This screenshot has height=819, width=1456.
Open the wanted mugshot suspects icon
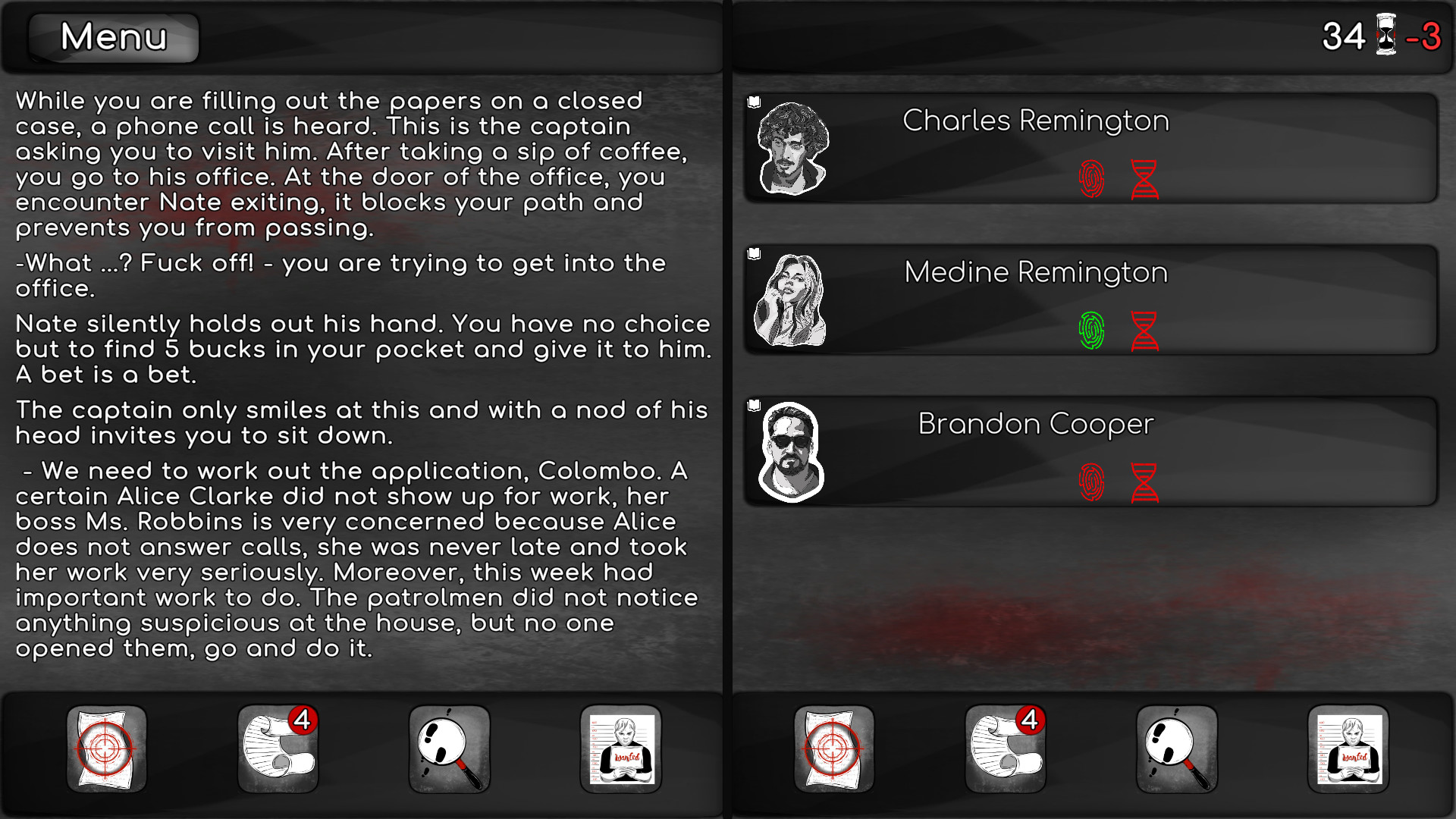(620, 751)
